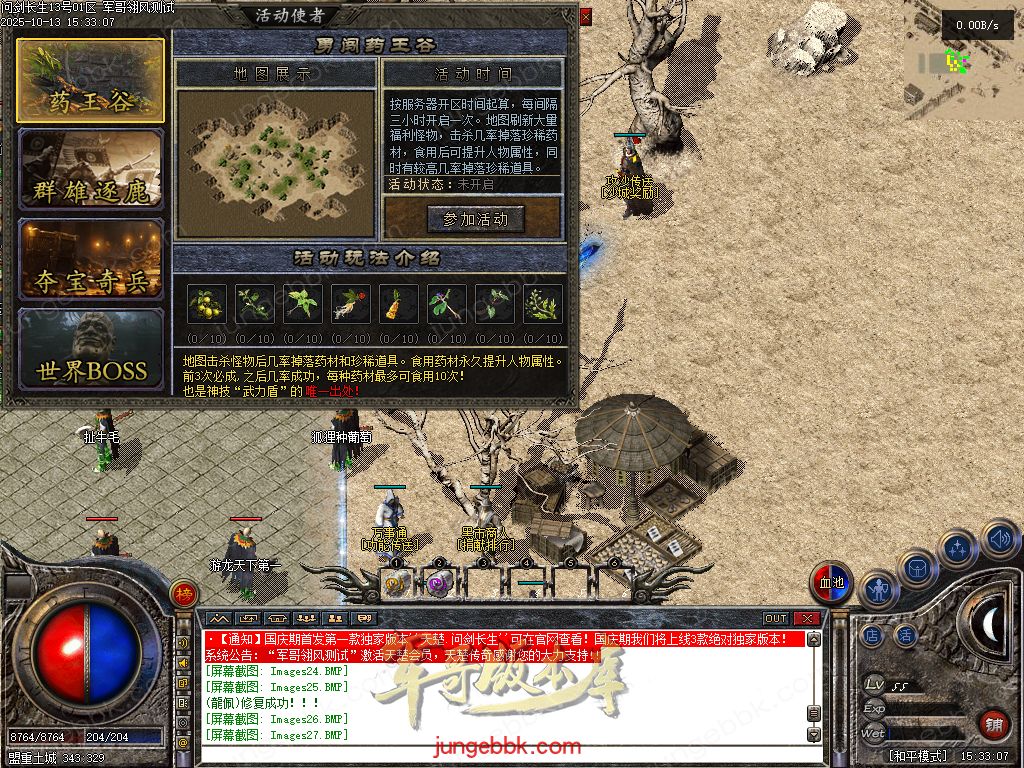This screenshot has height=768, width=1024.
Task: Click the OUT button on chat bar
Action: [x=776, y=619]
